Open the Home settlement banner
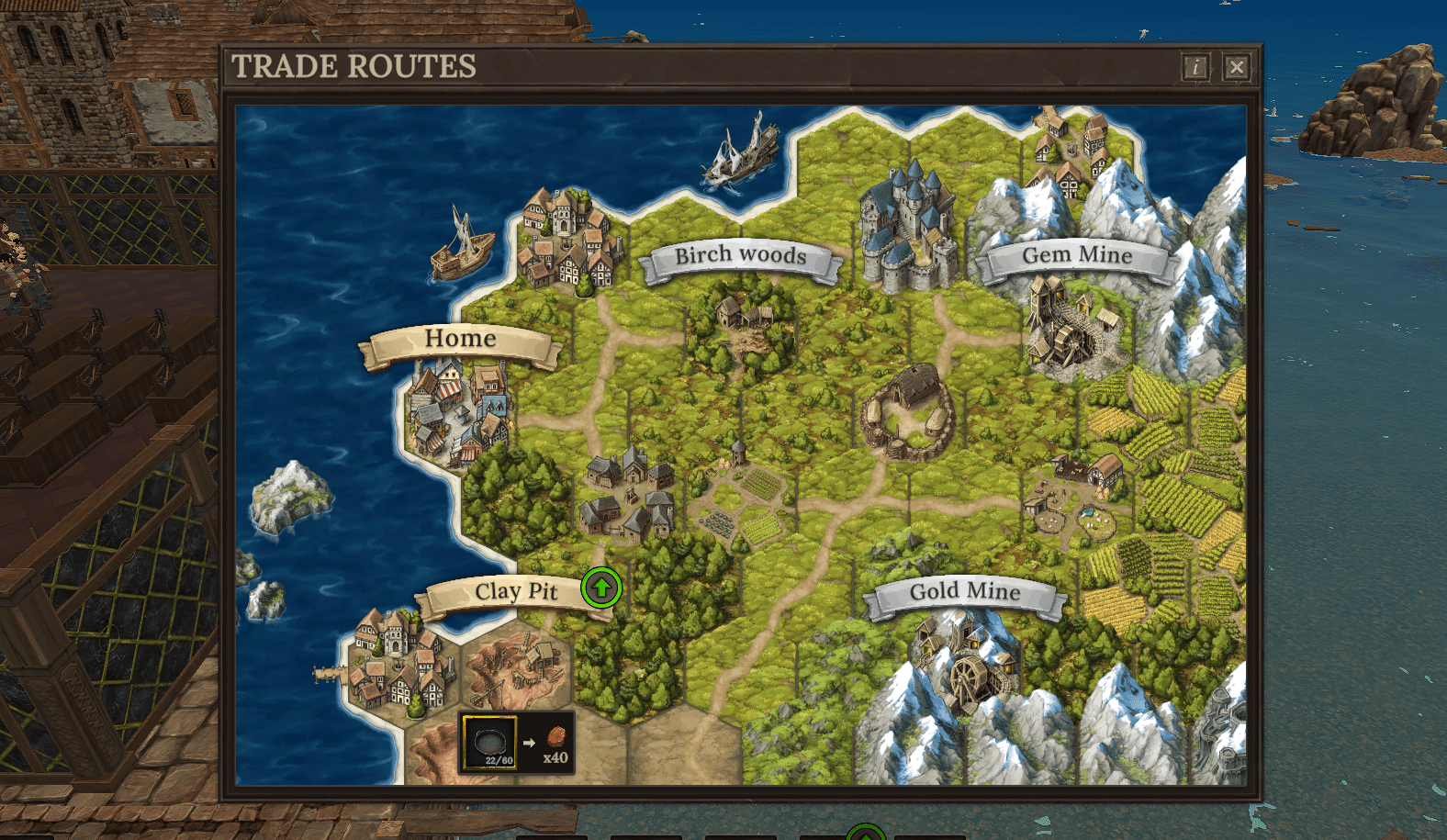This screenshot has height=840, width=1447. click(461, 339)
